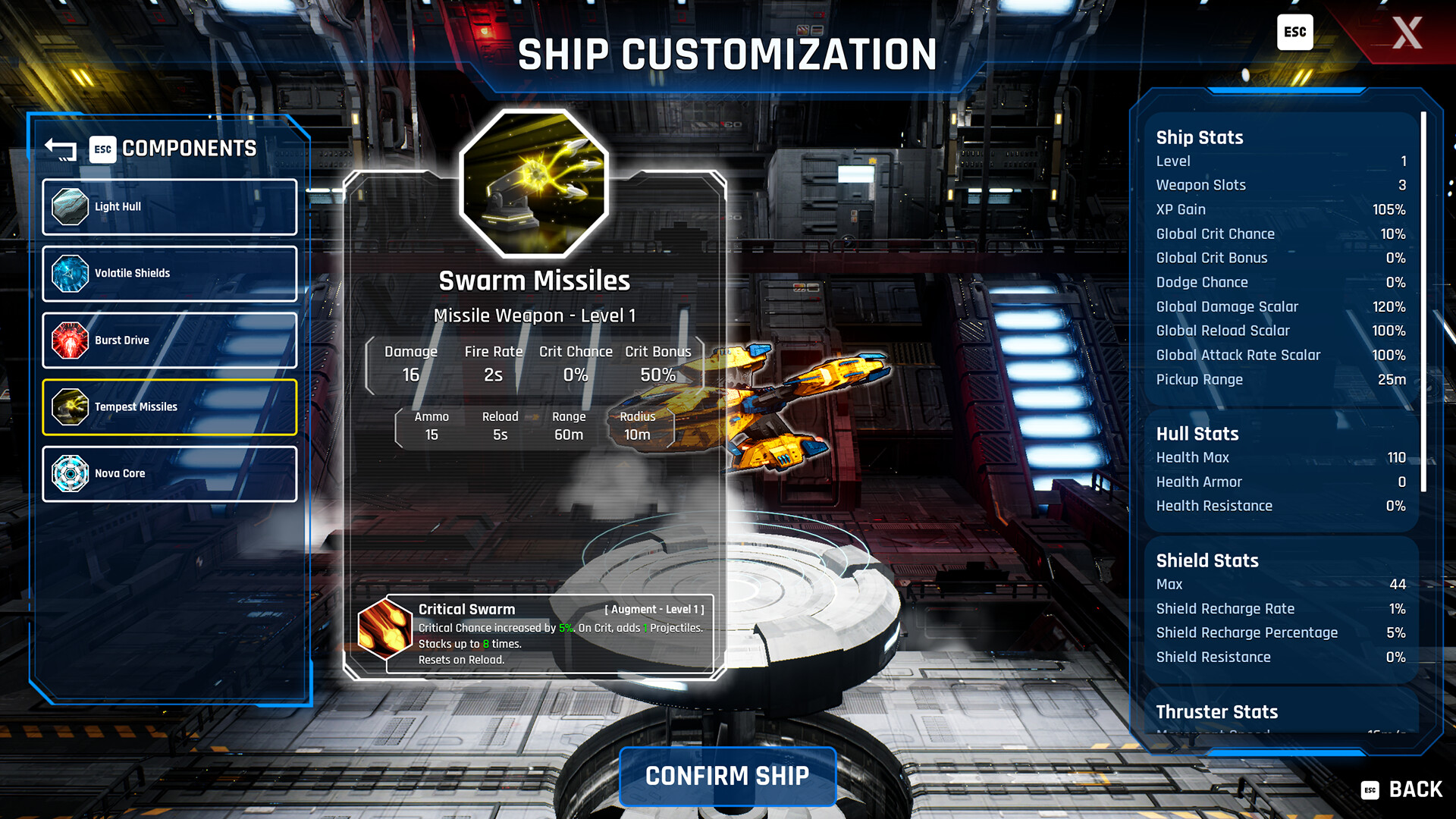Select the Burst Drive component icon
This screenshot has width=1456, height=819.
(70, 340)
